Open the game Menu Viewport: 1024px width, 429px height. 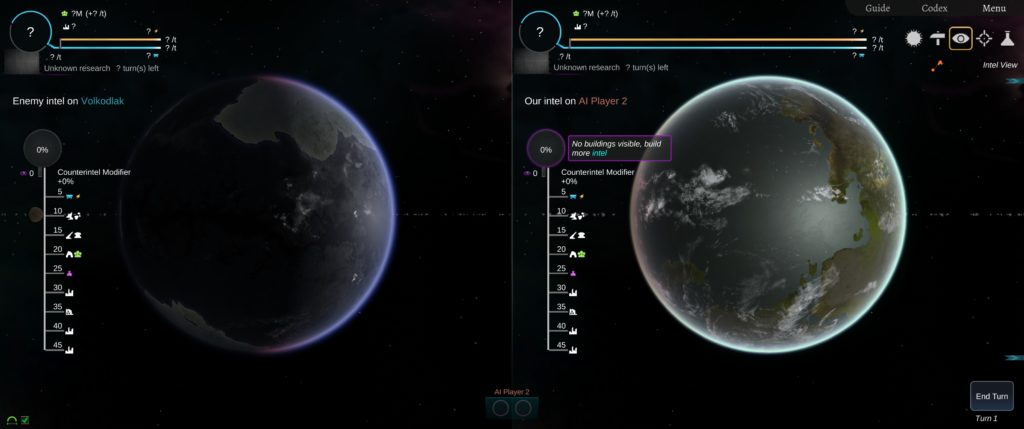click(x=993, y=8)
